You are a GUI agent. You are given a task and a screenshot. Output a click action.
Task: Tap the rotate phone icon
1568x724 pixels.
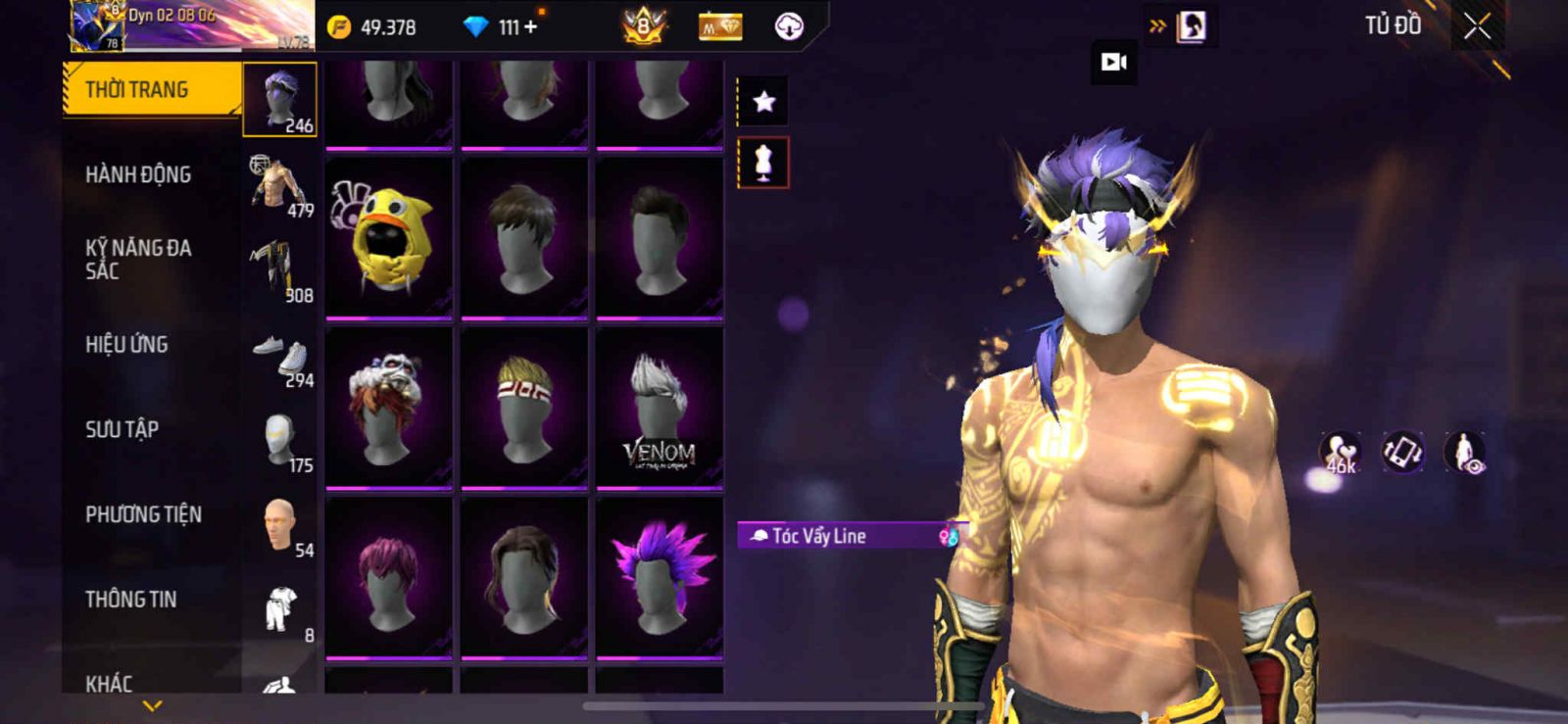[x=1402, y=453]
